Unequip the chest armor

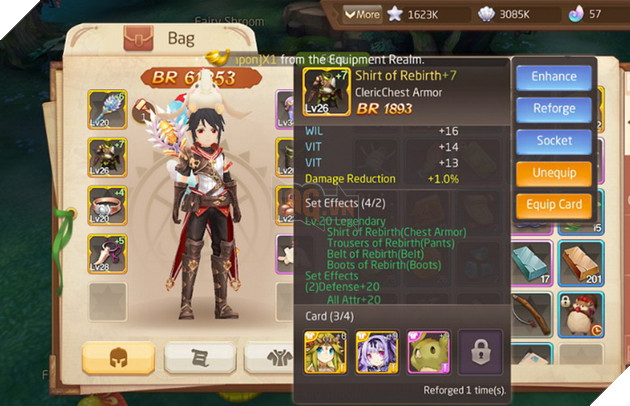tap(554, 173)
